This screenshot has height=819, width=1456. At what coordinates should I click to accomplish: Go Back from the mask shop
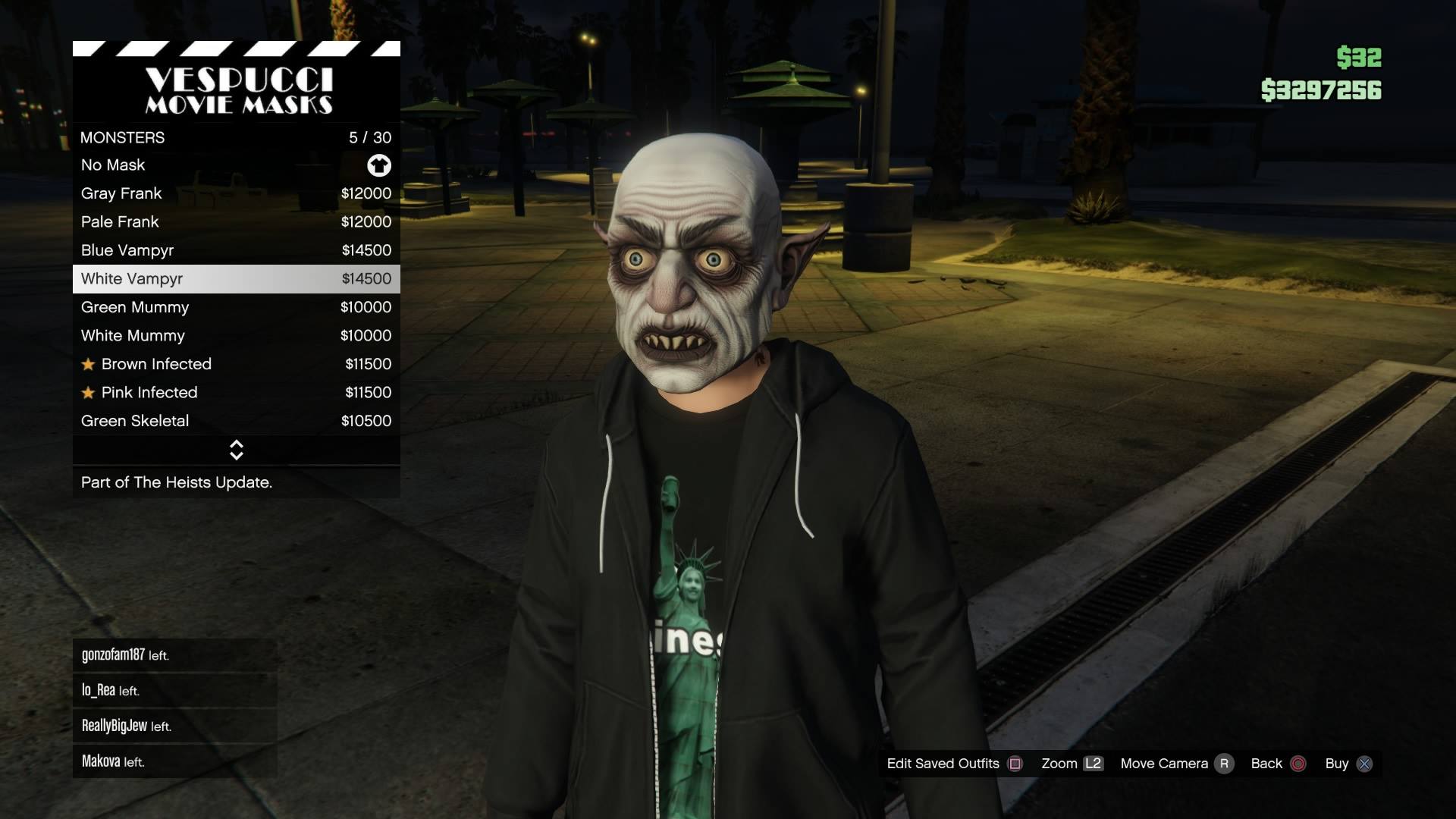point(1278,764)
